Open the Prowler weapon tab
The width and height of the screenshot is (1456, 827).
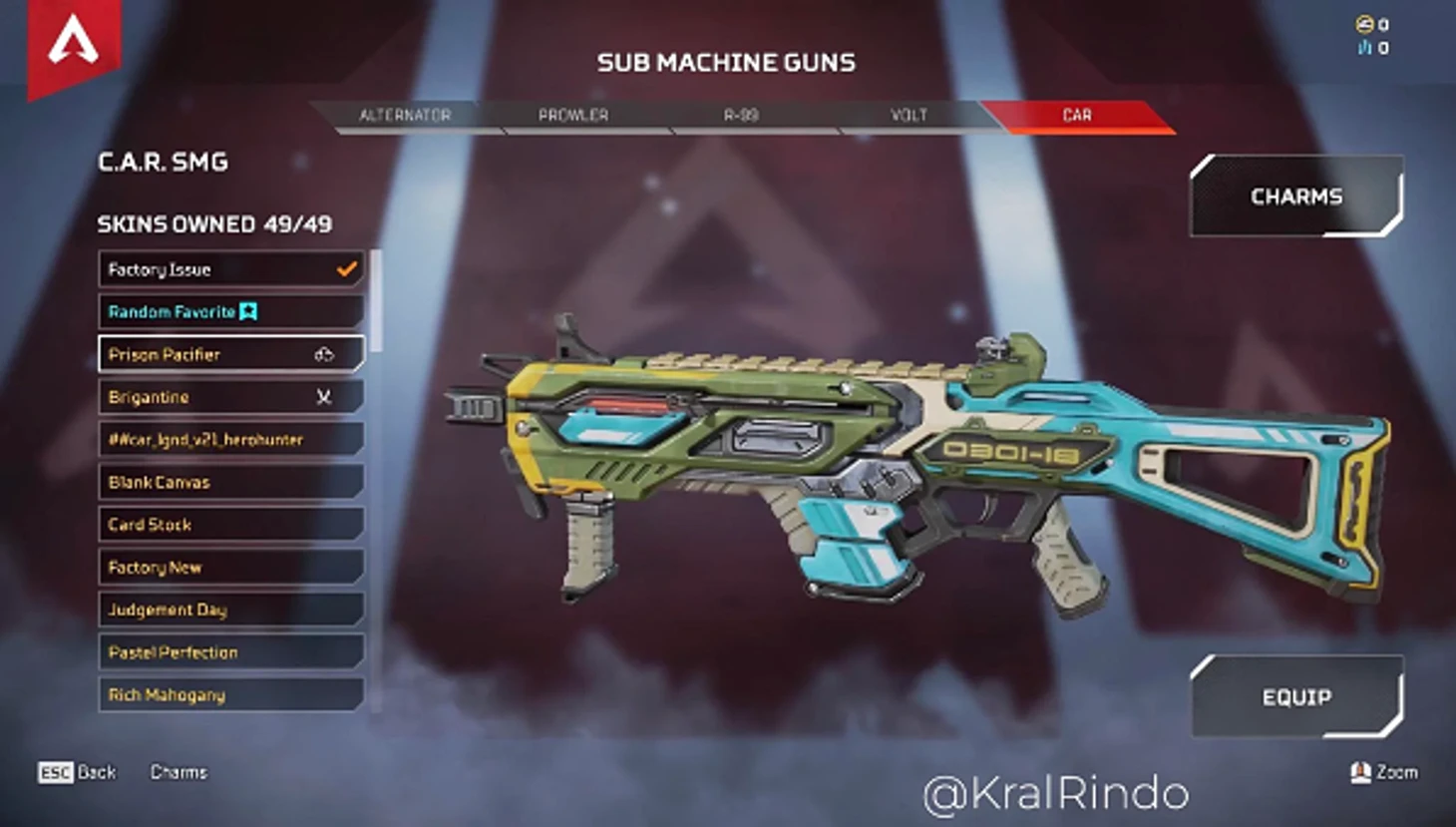click(x=573, y=116)
